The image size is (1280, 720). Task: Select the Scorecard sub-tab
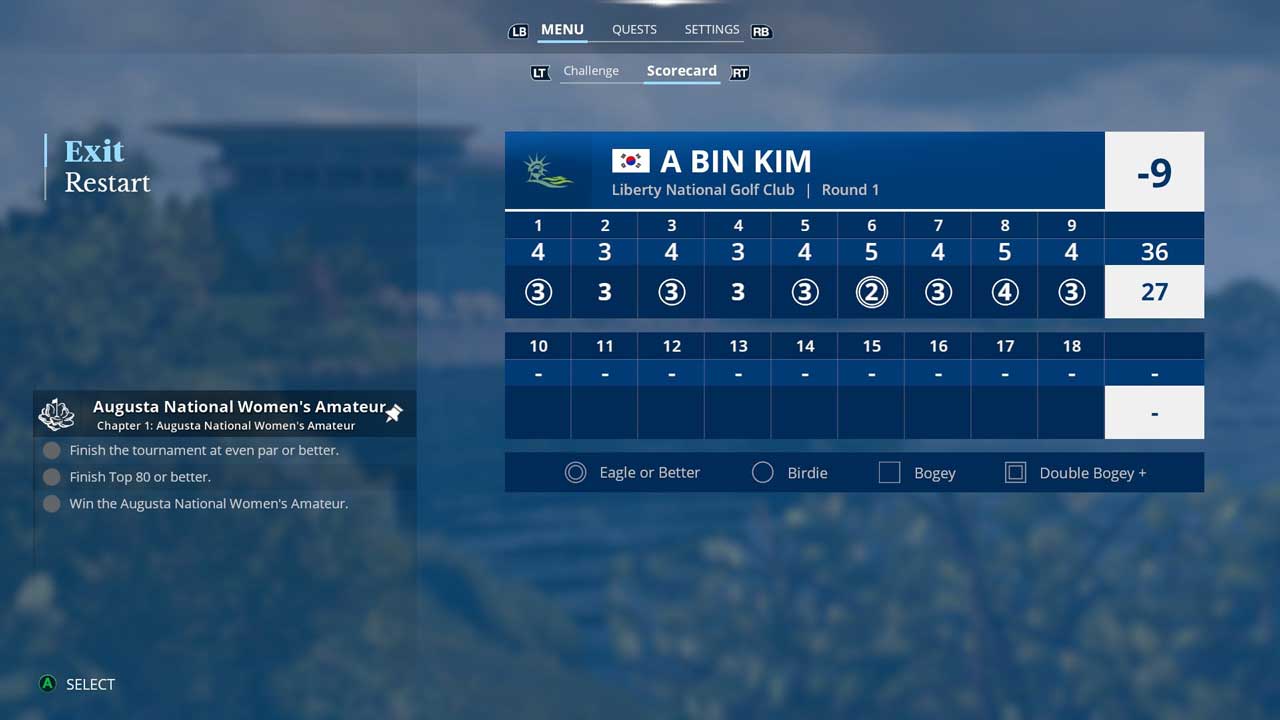tap(681, 71)
